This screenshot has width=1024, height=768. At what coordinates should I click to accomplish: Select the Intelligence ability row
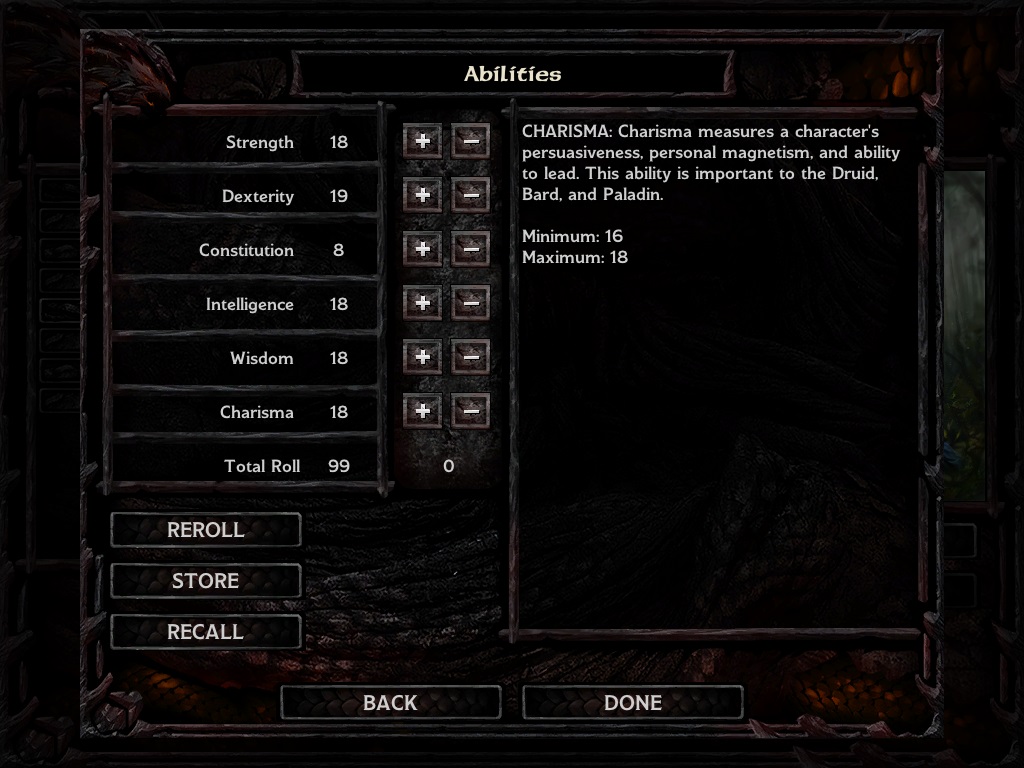tap(249, 304)
